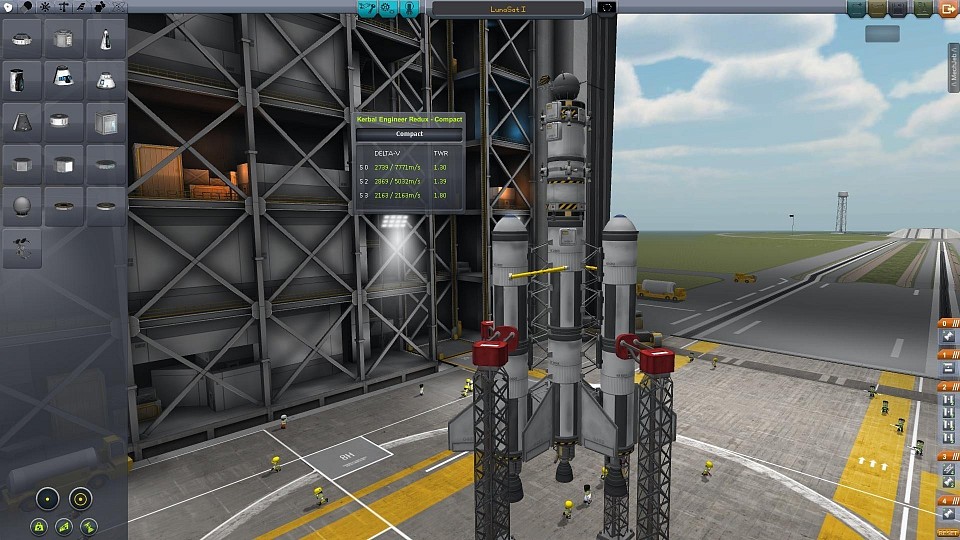Open the MechJeb side tab
The width and height of the screenshot is (960, 540).
(x=953, y=68)
